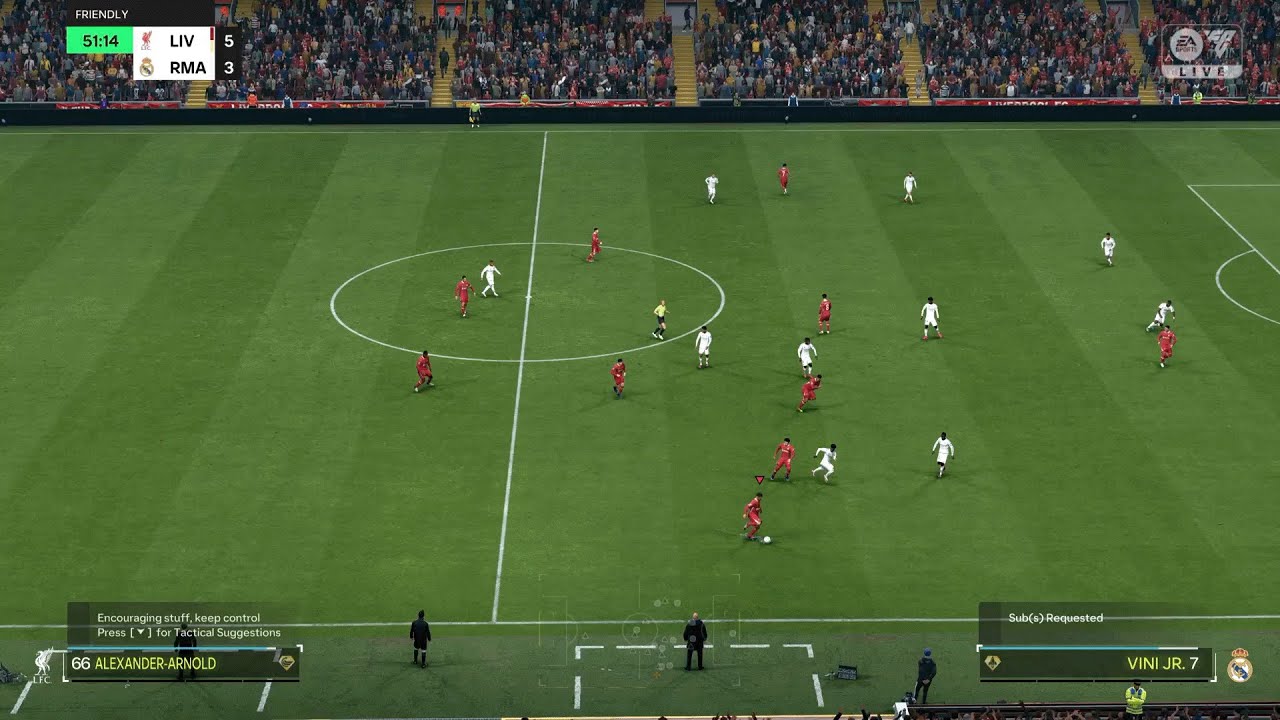Click the gold shield icon on Vini Jr.'s banner
Image resolution: width=1280 pixels, height=720 pixels.
coord(993,661)
